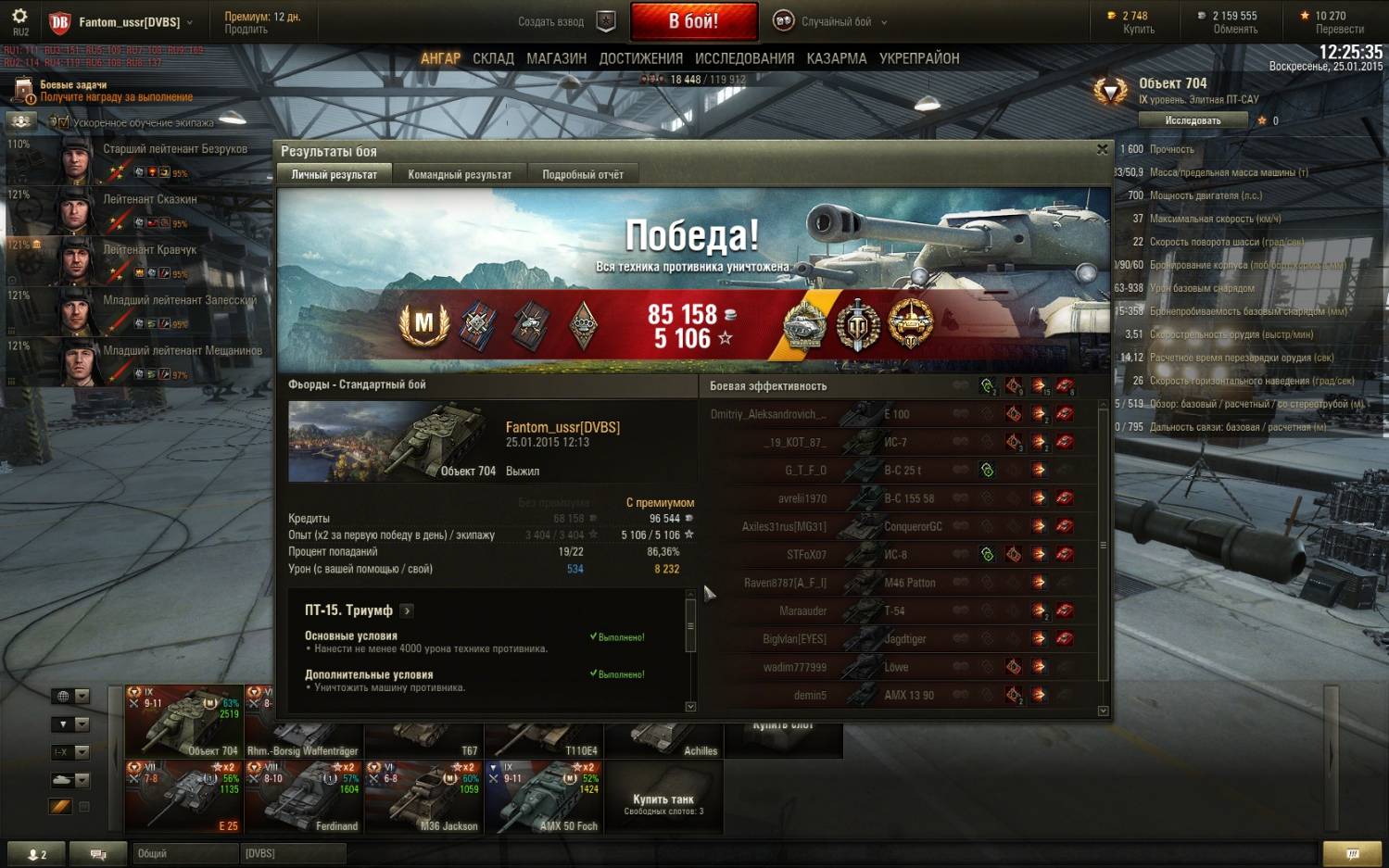
Task: Open the Укрепрайон section
Action: (918, 58)
